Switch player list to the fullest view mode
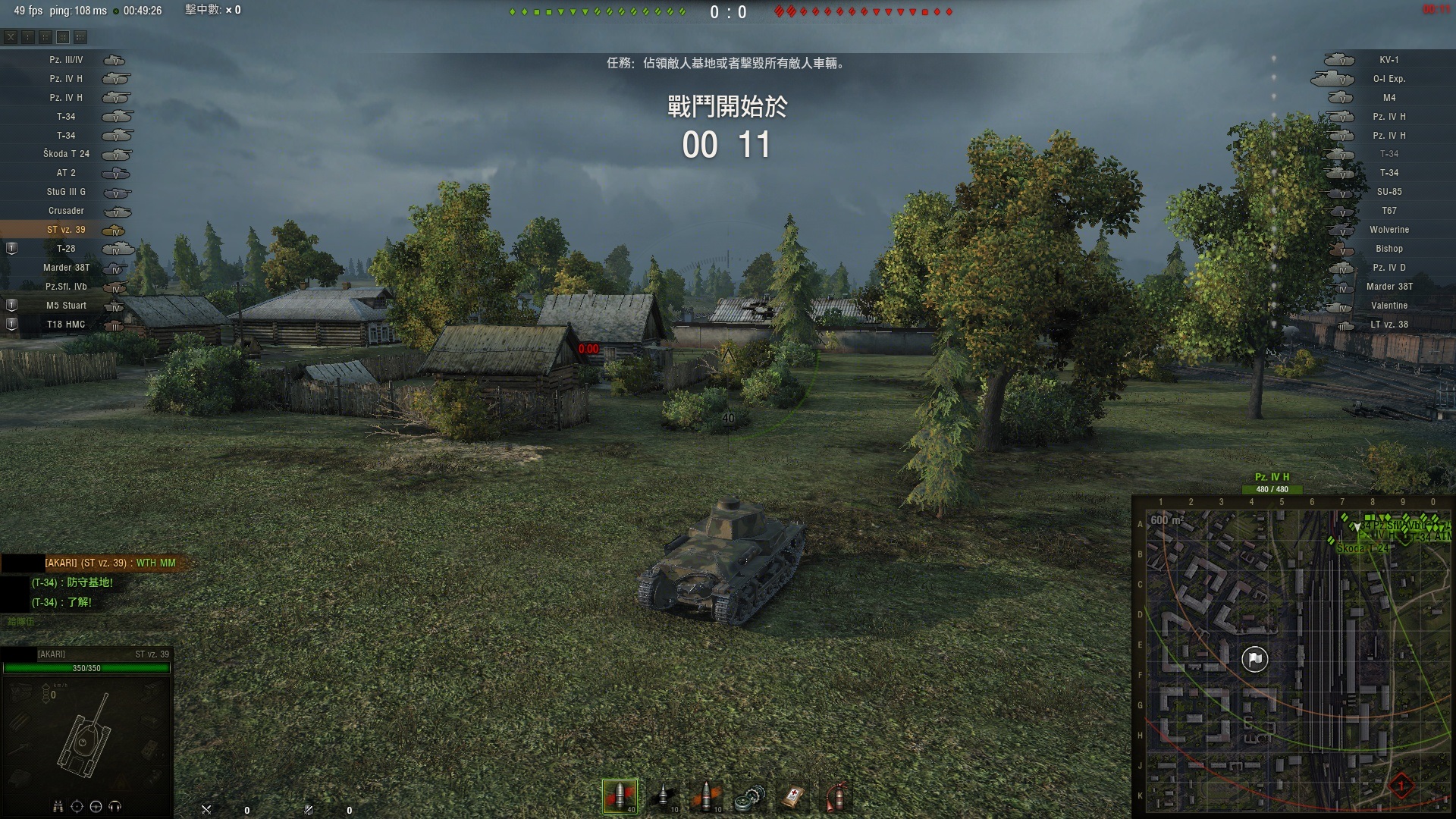This screenshot has width=1456, height=819. pyautogui.click(x=80, y=36)
